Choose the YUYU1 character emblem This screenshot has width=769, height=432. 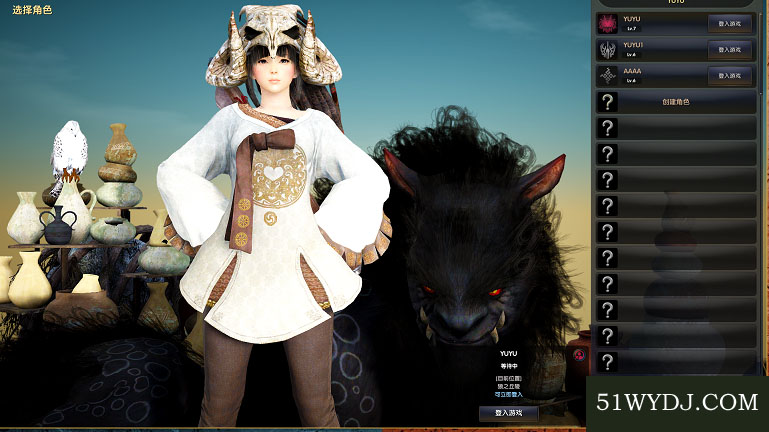tap(607, 49)
